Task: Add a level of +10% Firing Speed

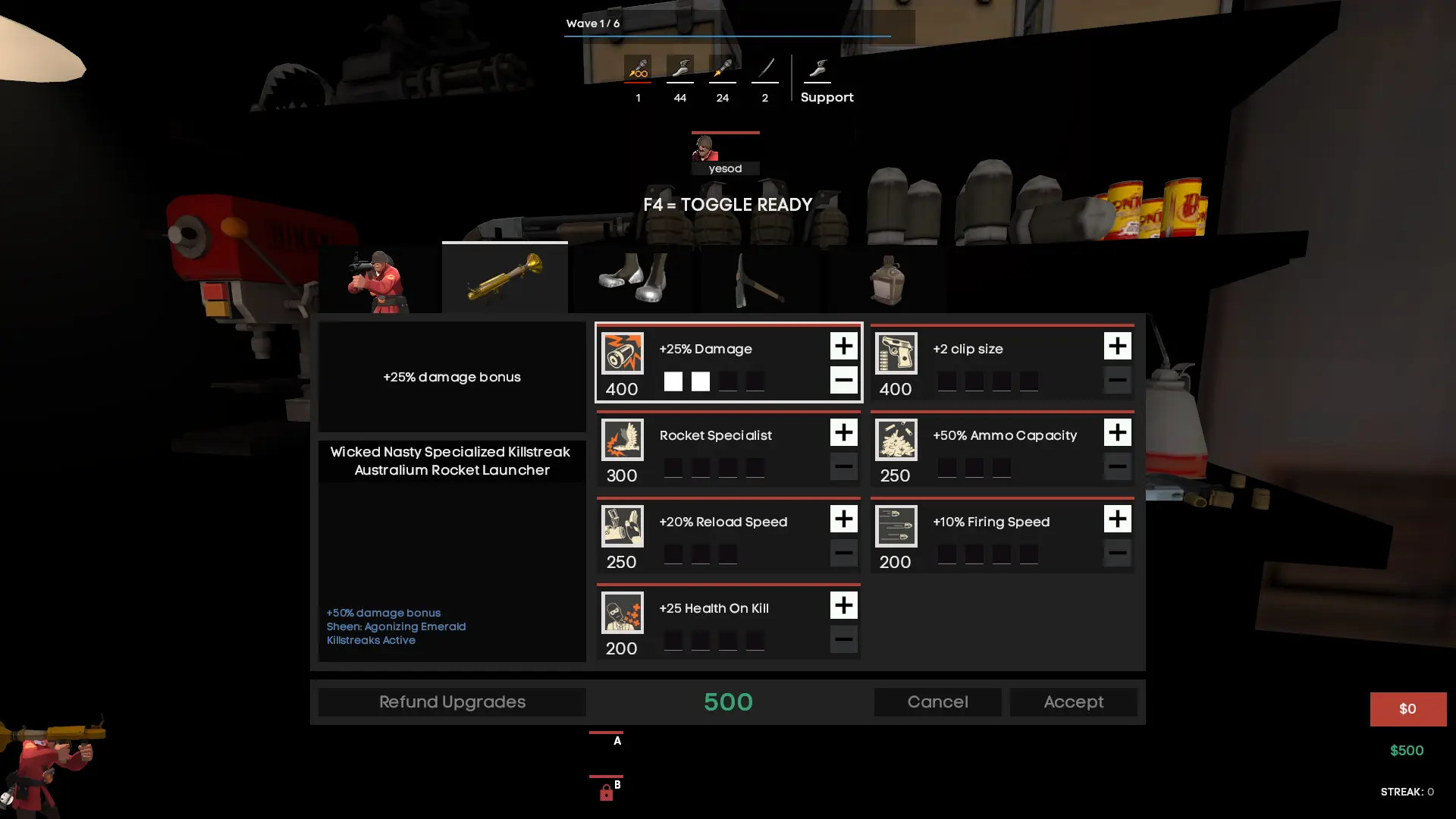Action: [1118, 519]
